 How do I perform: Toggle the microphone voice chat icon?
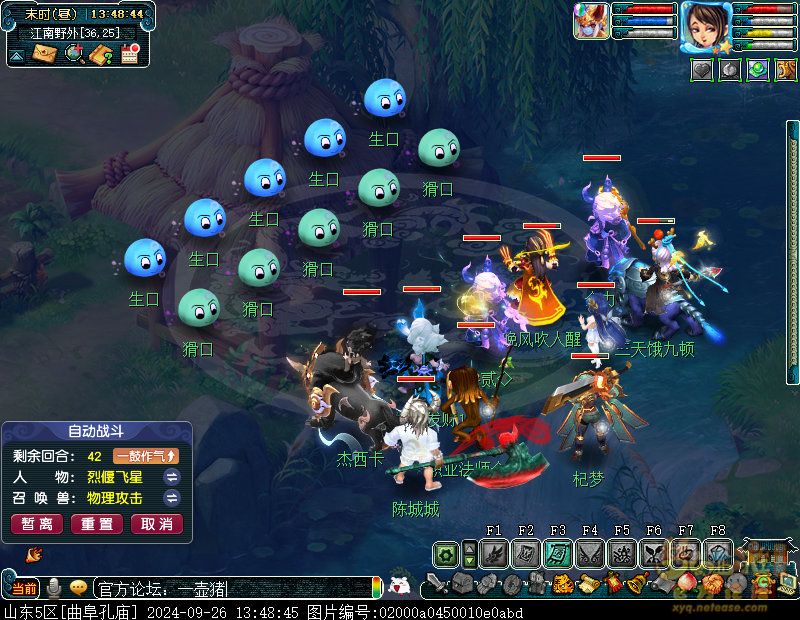54,588
